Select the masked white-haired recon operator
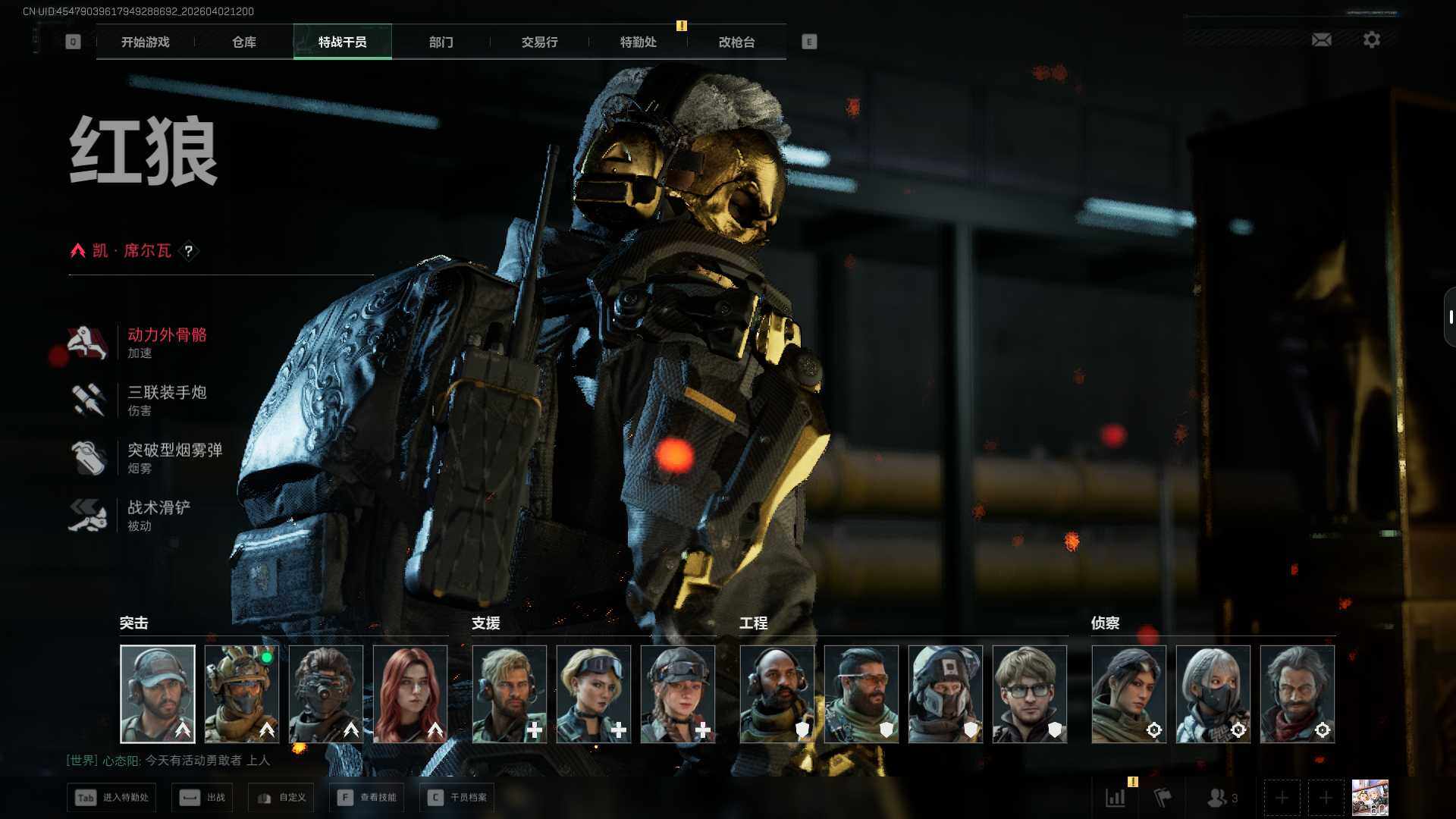The height and width of the screenshot is (819, 1456). click(1213, 694)
